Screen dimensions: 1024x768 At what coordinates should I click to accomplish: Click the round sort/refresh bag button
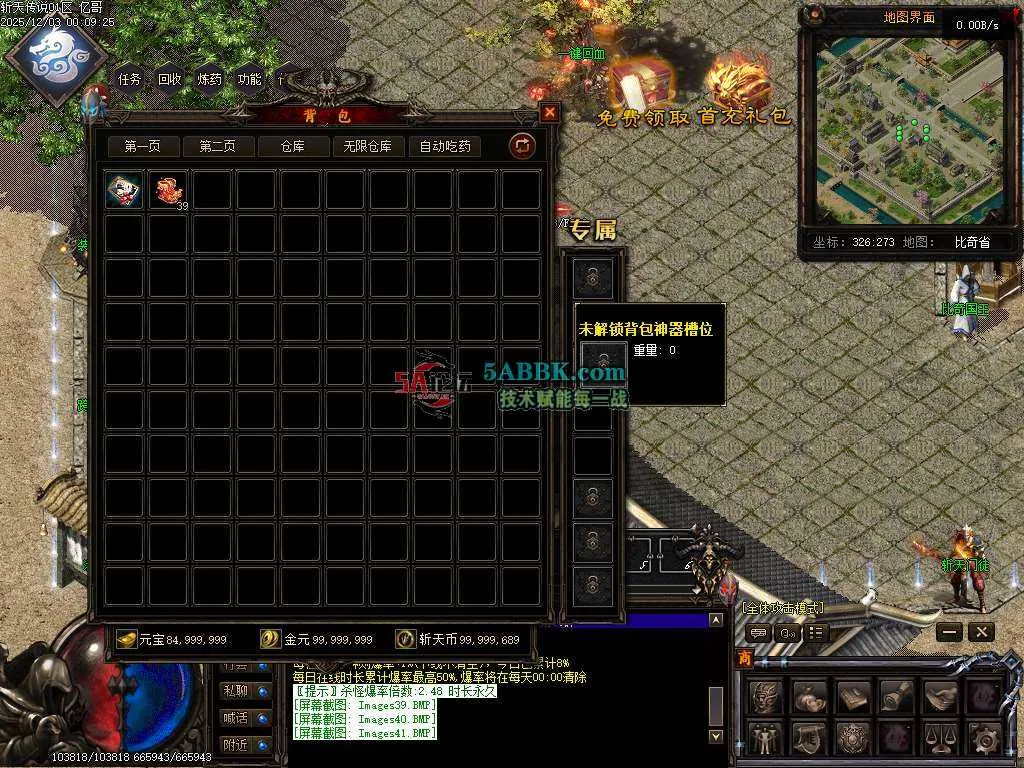[521, 146]
